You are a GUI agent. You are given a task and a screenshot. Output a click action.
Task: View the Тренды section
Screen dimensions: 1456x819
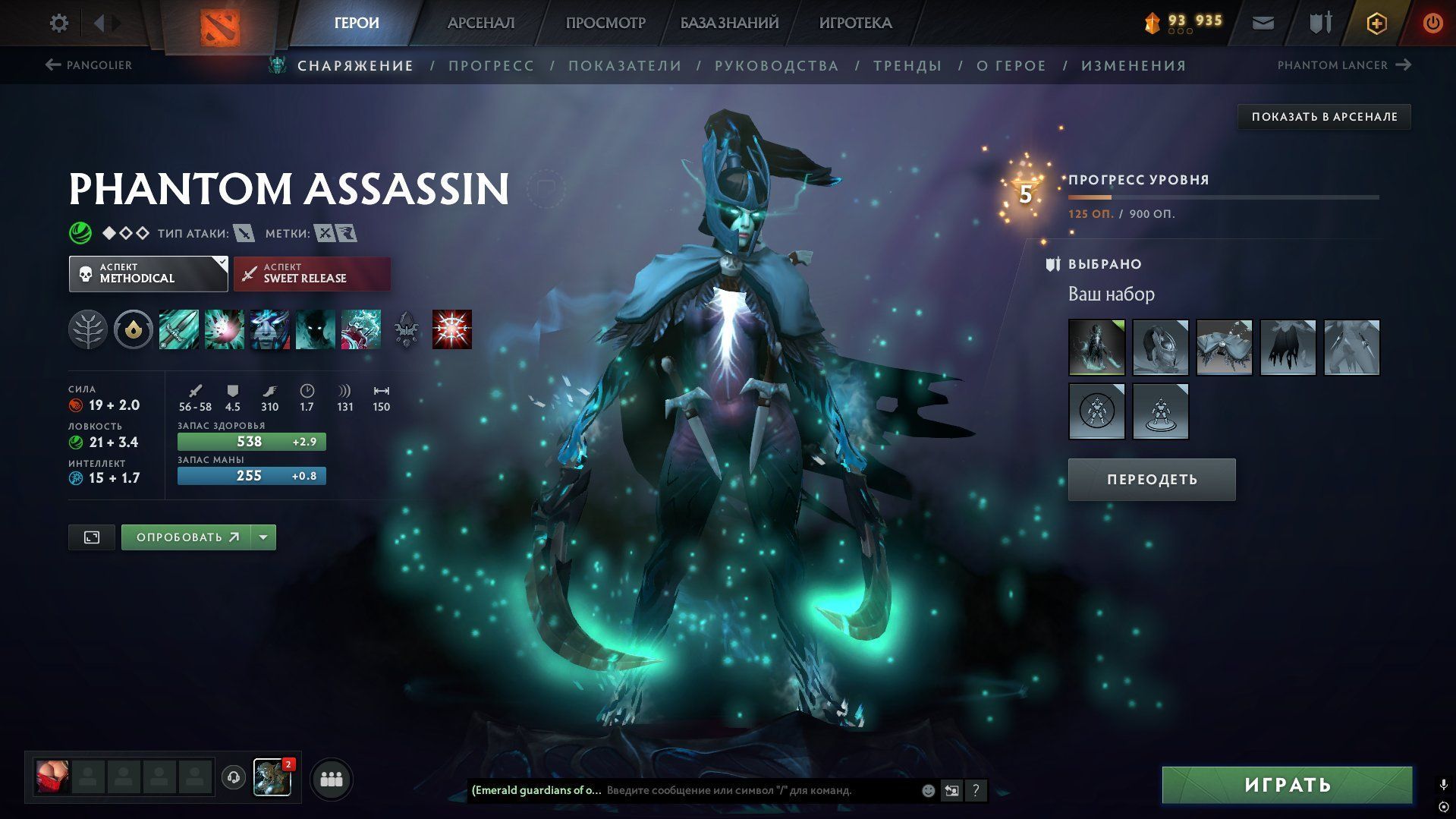click(907, 66)
